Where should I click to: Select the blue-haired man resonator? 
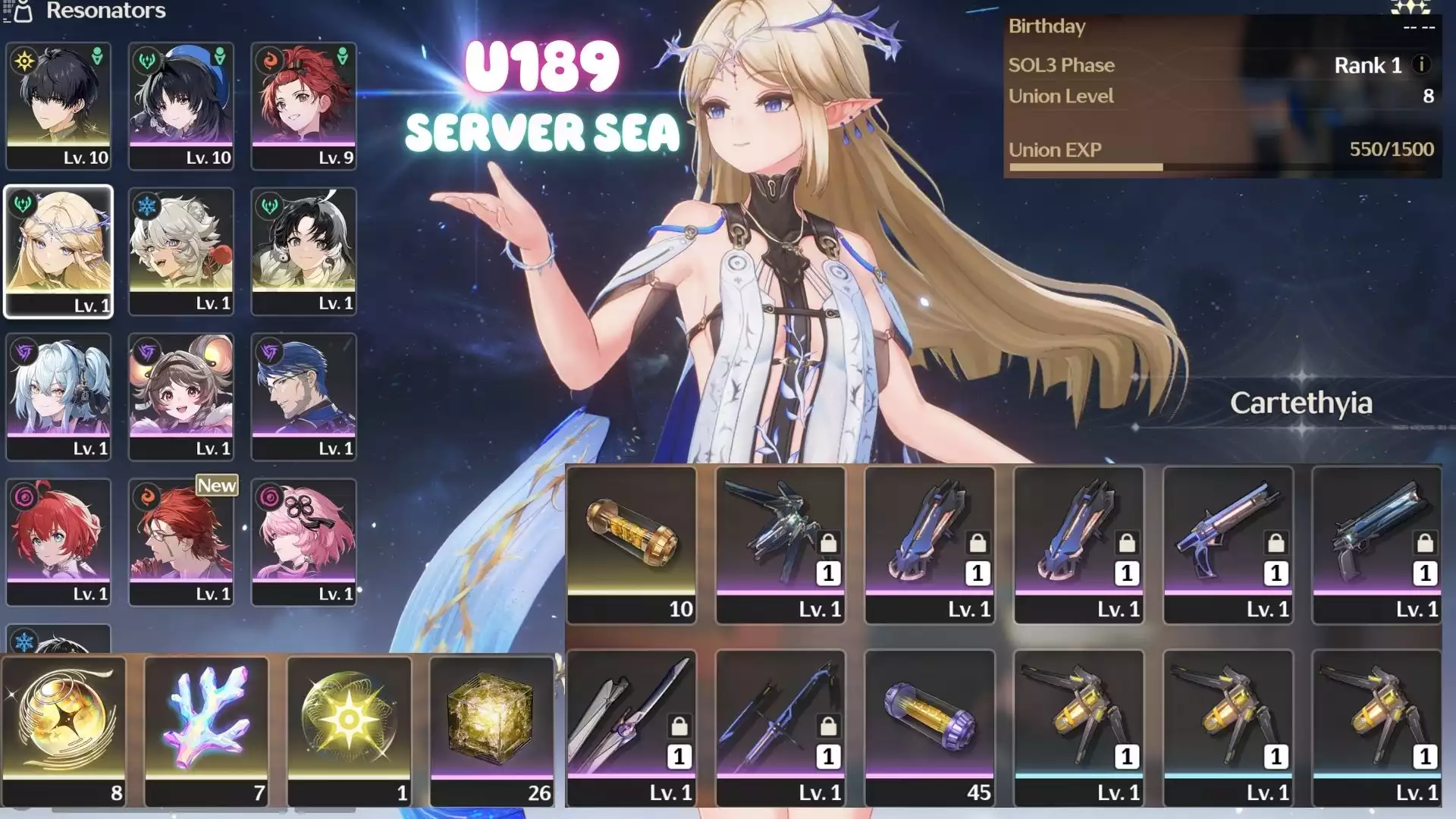(x=303, y=396)
